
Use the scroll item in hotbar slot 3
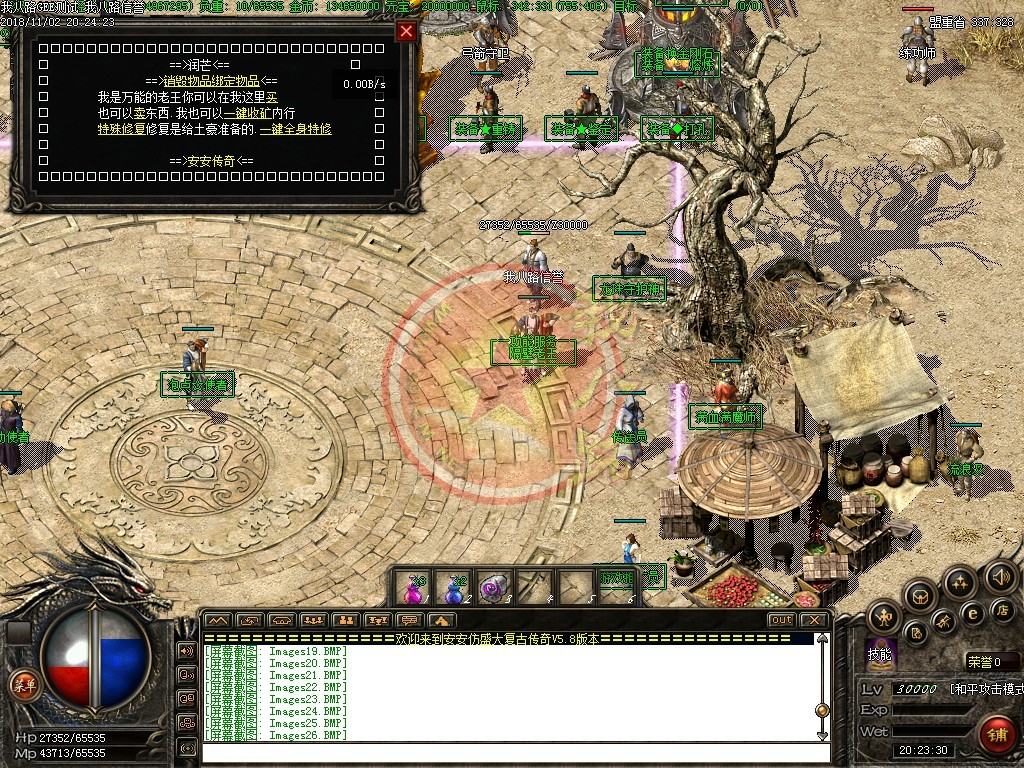coord(495,588)
